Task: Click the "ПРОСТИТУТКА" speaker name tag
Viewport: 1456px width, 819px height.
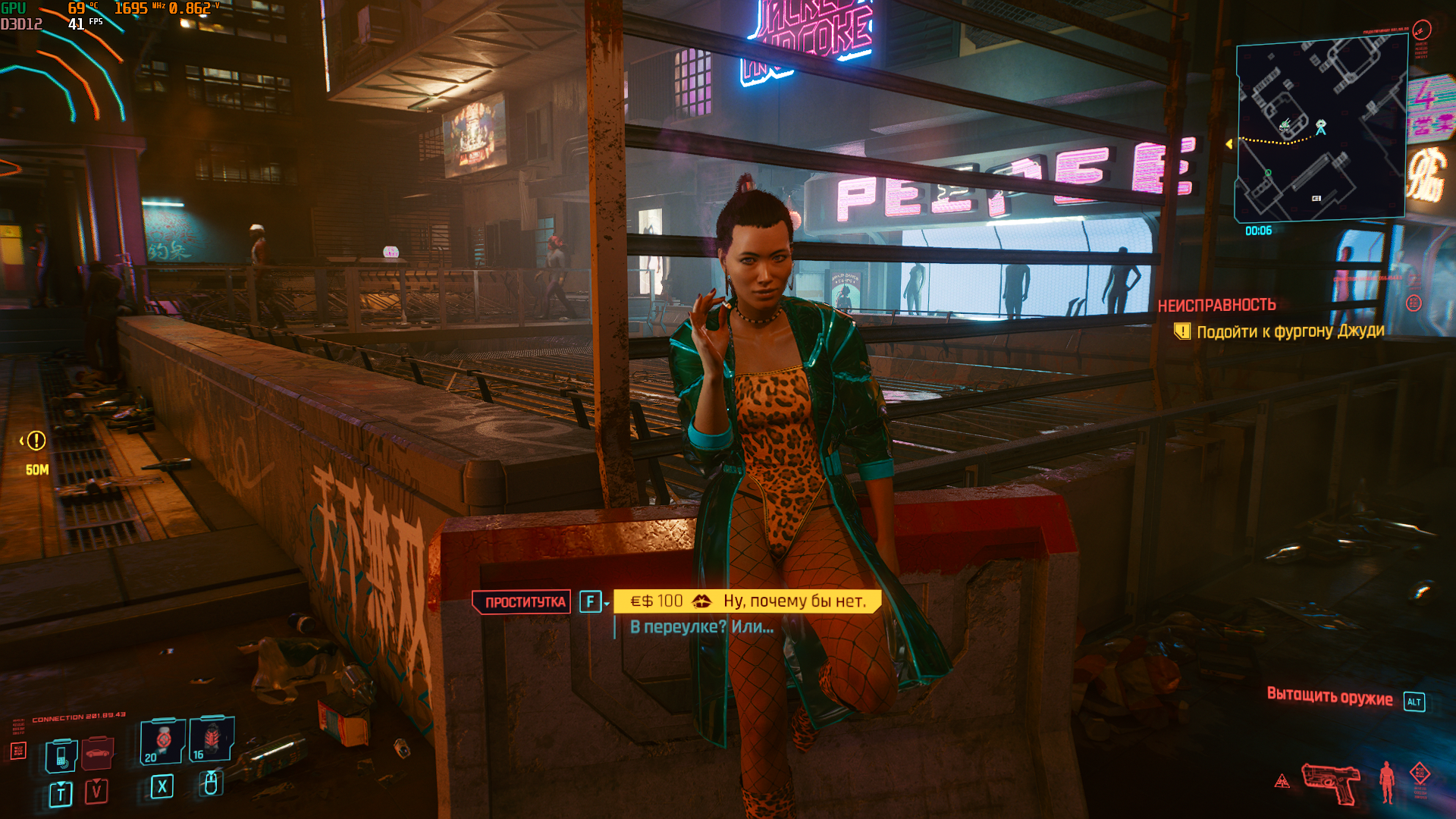Action: [x=525, y=602]
